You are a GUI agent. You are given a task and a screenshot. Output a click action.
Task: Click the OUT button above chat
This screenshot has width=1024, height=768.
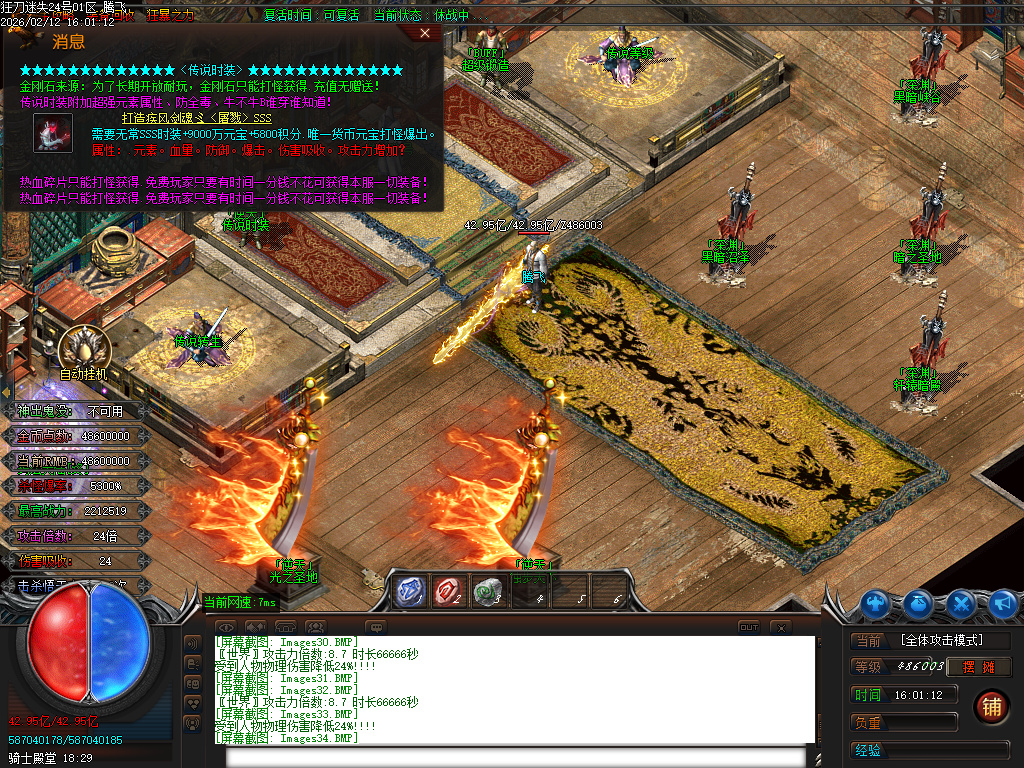[748, 627]
